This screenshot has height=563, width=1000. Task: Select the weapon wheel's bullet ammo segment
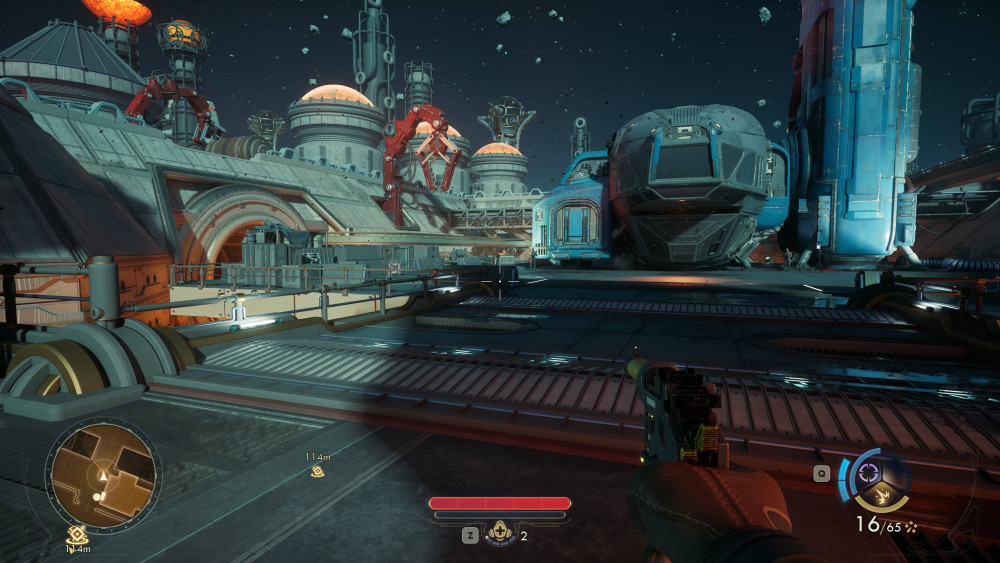point(882,493)
